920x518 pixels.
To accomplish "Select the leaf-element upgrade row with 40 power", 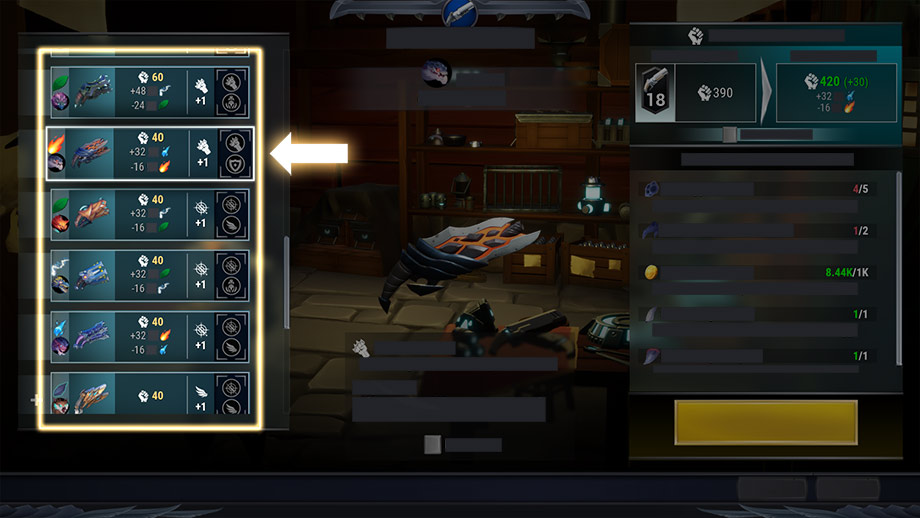I will [149, 213].
